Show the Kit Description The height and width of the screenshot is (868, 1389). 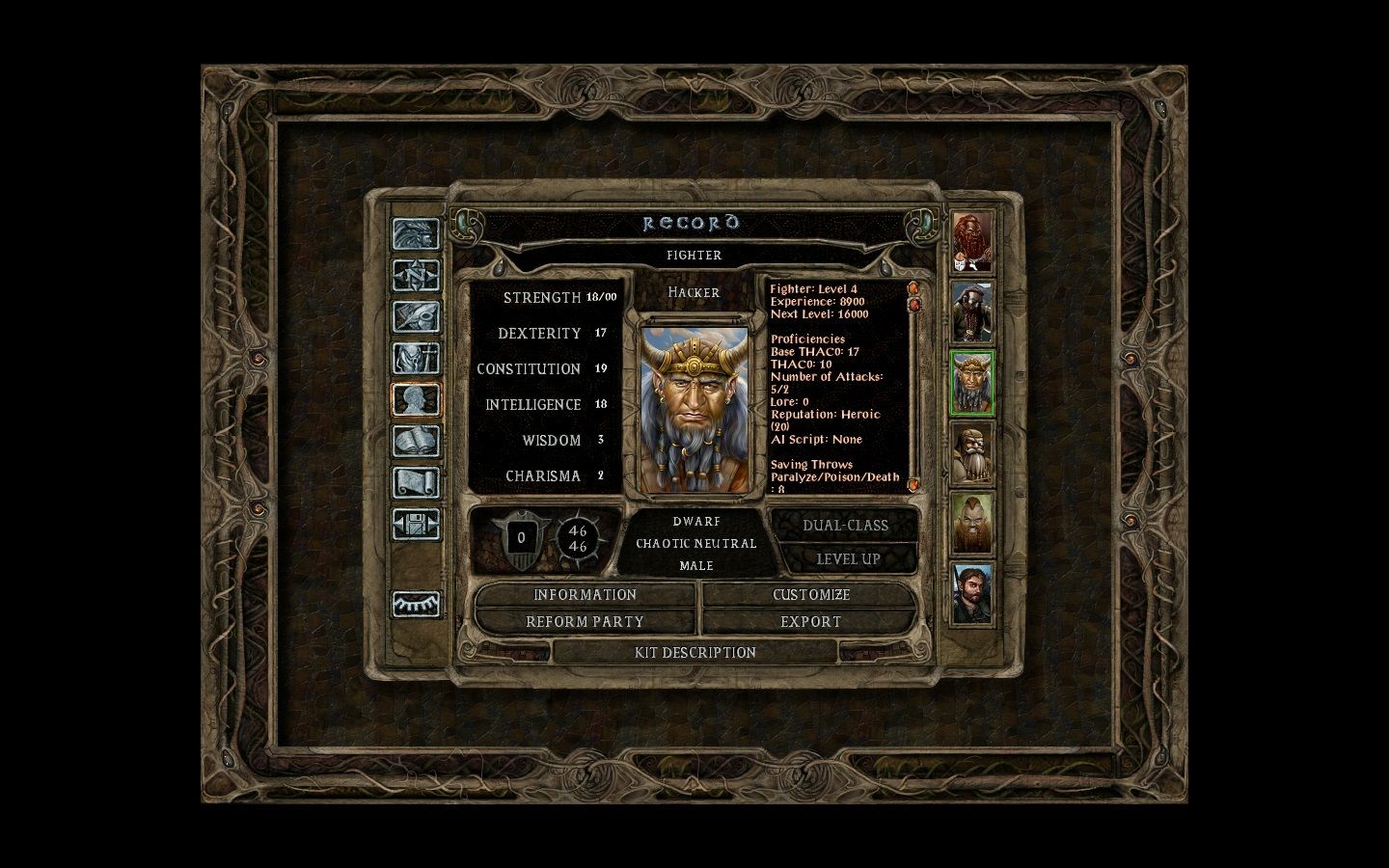pyautogui.click(x=694, y=653)
